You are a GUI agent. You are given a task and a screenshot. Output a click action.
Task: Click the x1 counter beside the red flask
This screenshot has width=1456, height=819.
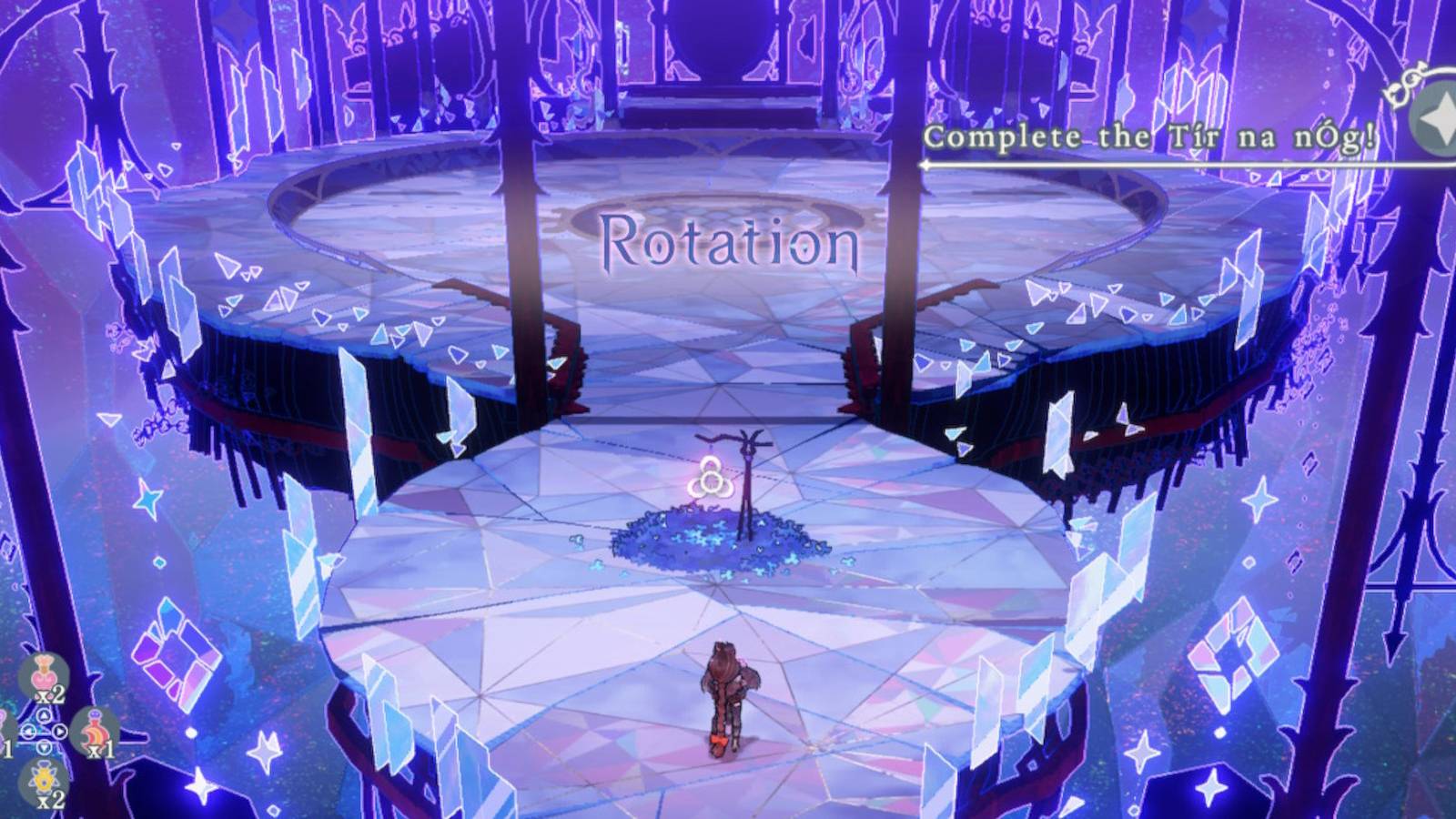[x=101, y=749]
